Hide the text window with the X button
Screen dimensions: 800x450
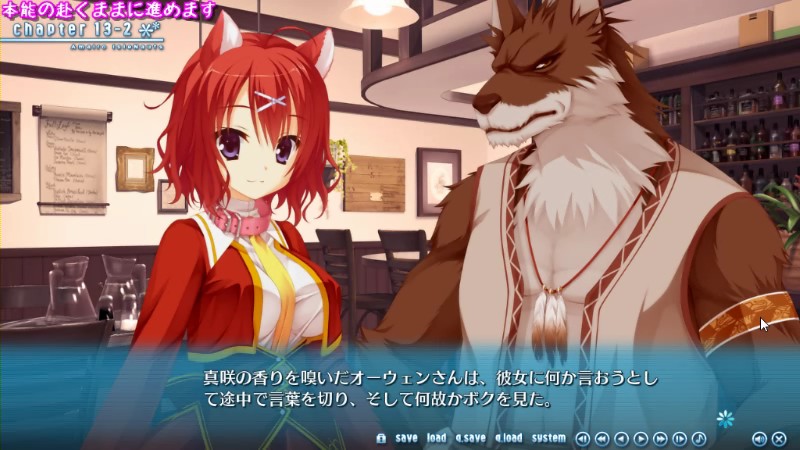click(x=778, y=438)
